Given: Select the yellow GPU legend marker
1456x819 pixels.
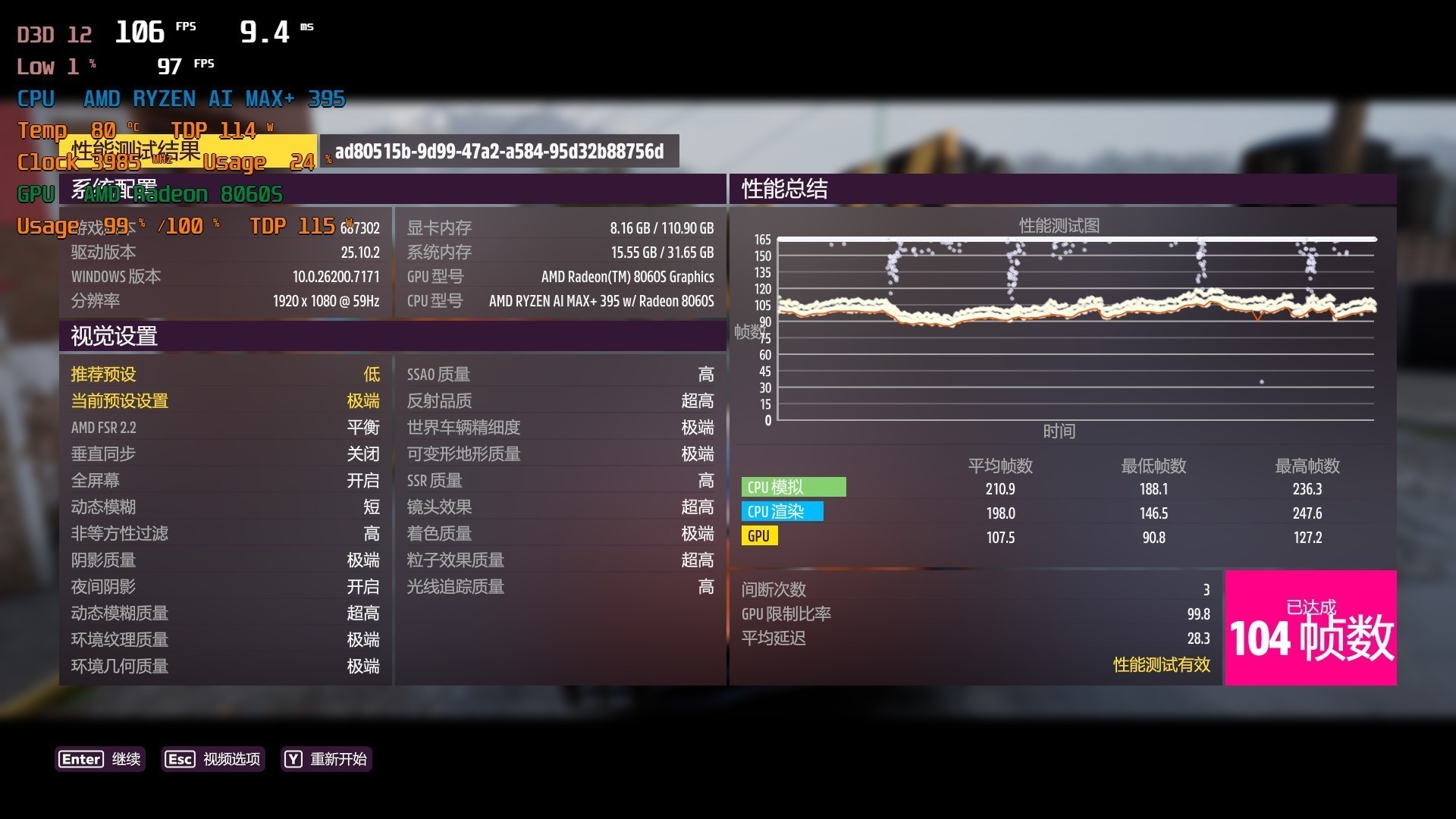Looking at the screenshot, I should coord(759,536).
